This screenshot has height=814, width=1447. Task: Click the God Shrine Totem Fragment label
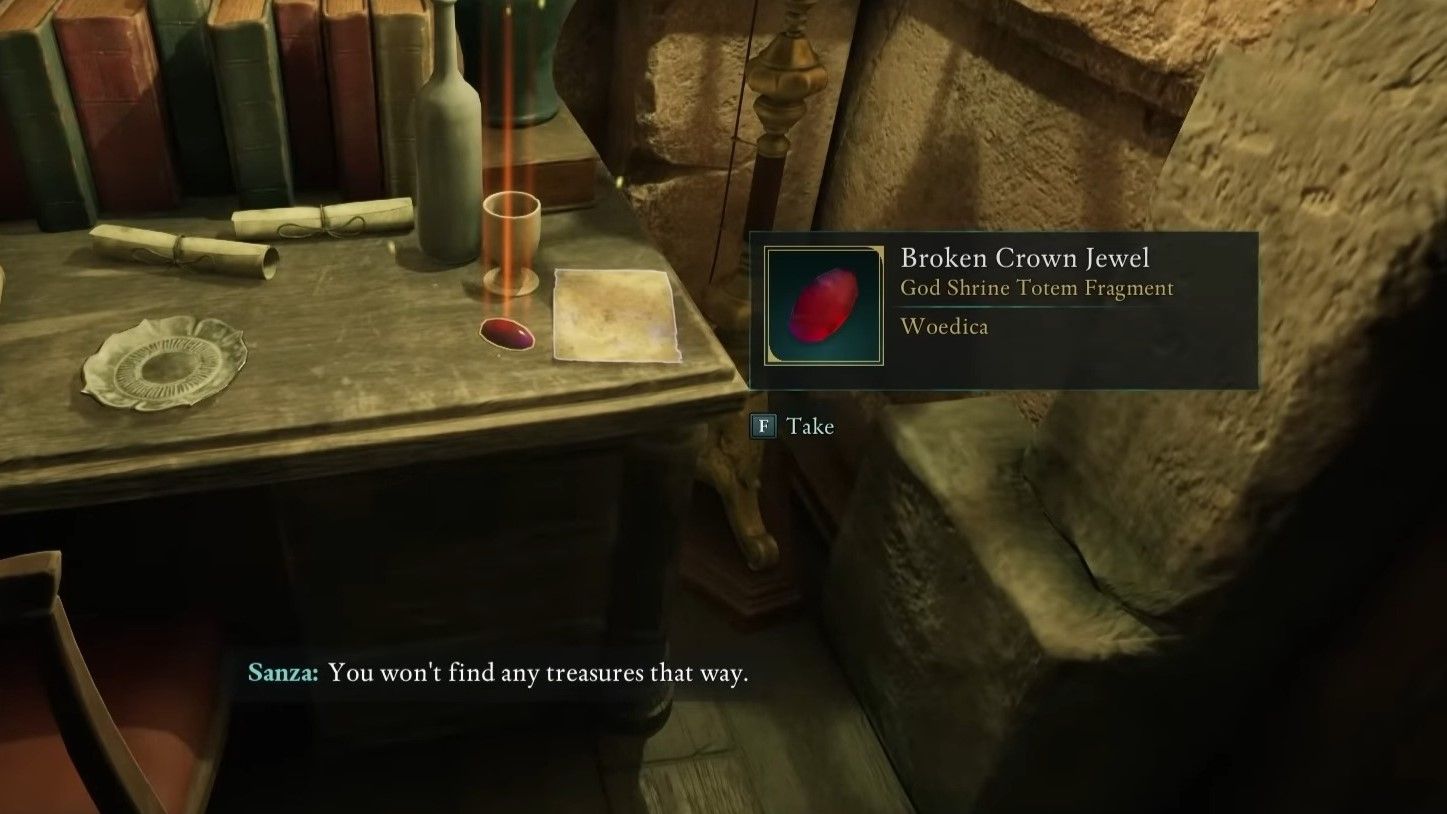tap(1036, 288)
